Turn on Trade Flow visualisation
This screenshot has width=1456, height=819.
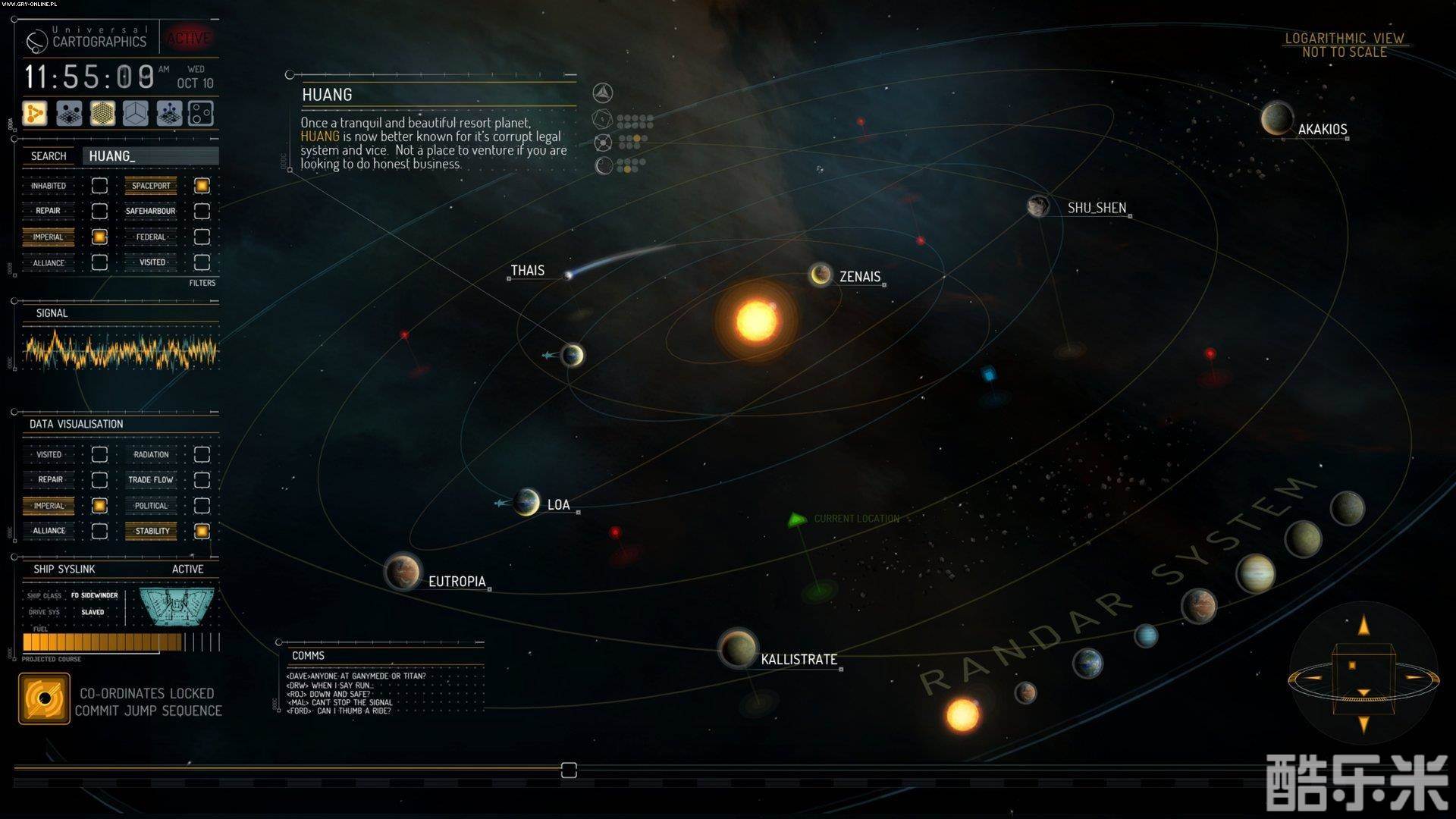[202, 480]
